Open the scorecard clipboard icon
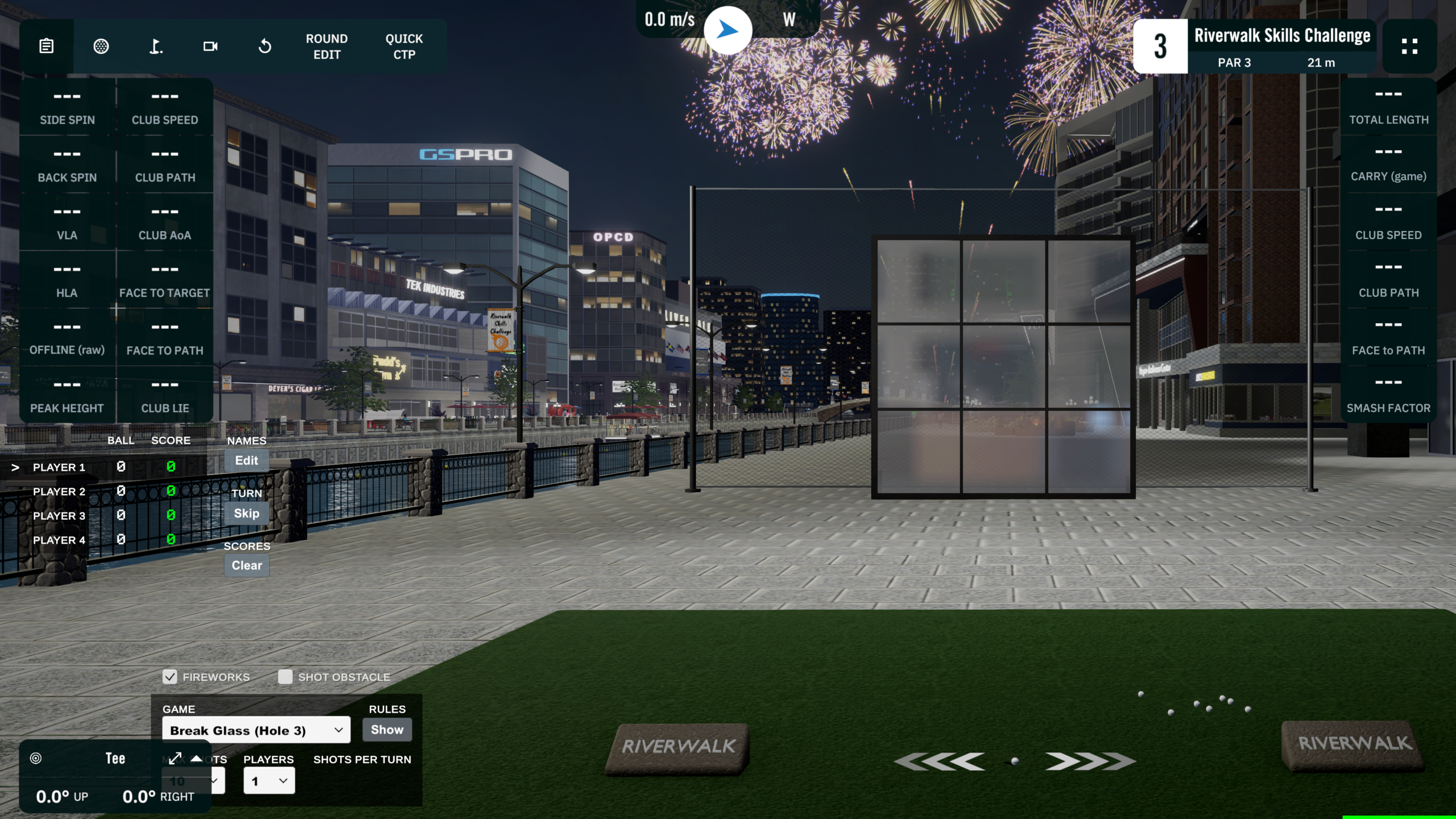1456x819 pixels. coord(47,46)
